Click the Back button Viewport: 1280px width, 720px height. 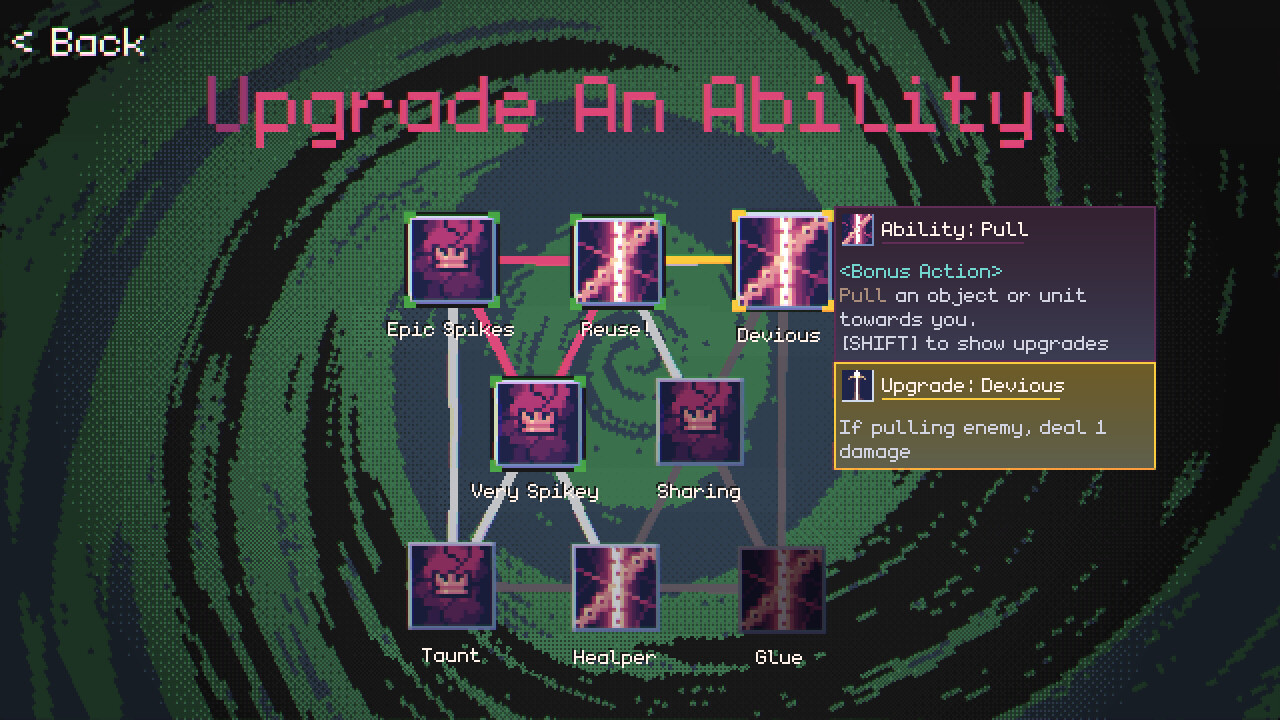point(75,42)
